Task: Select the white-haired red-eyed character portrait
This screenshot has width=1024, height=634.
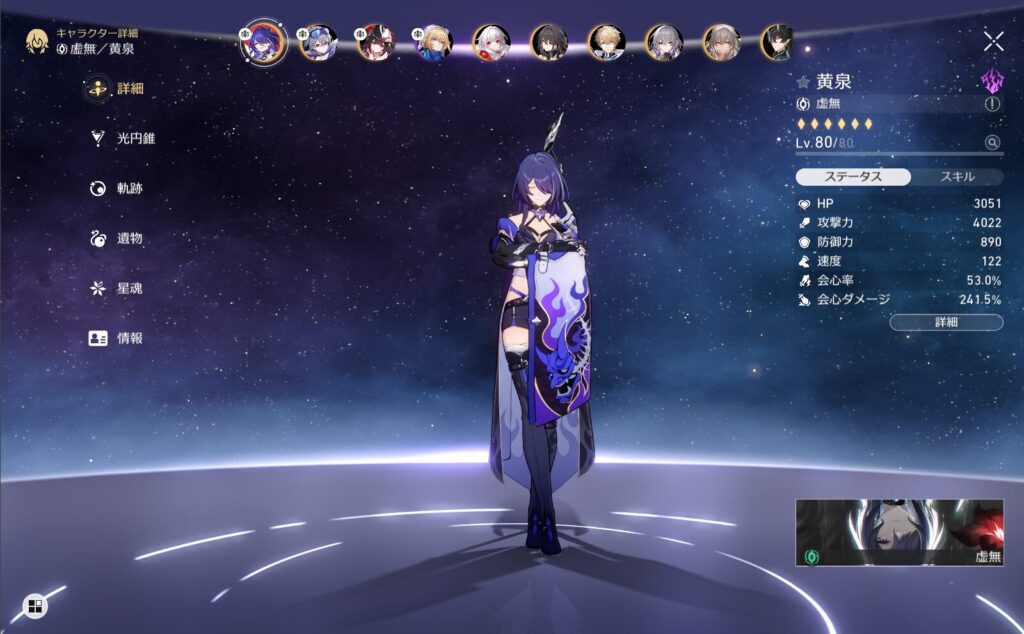Action: [x=491, y=42]
